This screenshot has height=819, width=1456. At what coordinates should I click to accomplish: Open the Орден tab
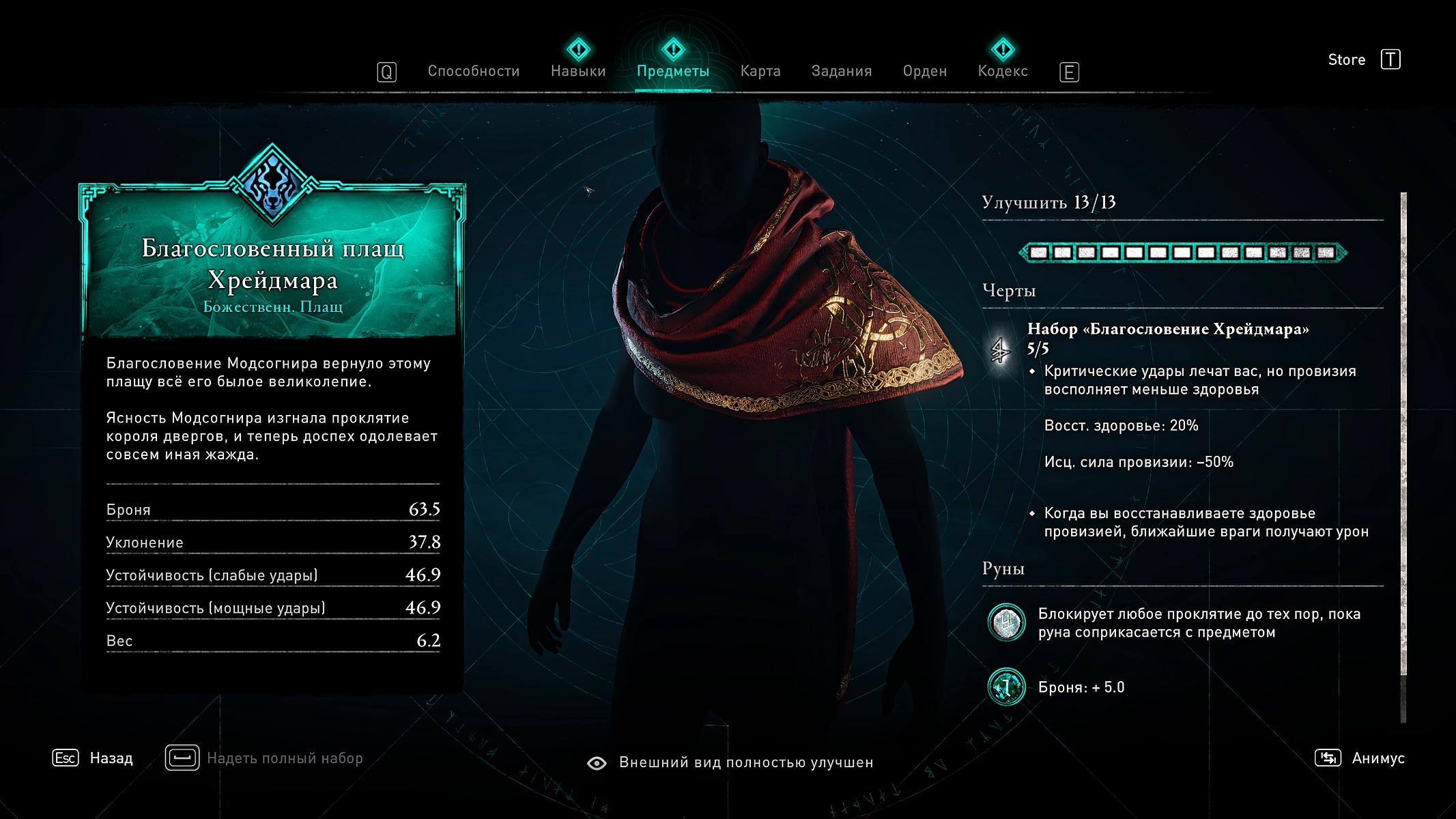pos(924,71)
